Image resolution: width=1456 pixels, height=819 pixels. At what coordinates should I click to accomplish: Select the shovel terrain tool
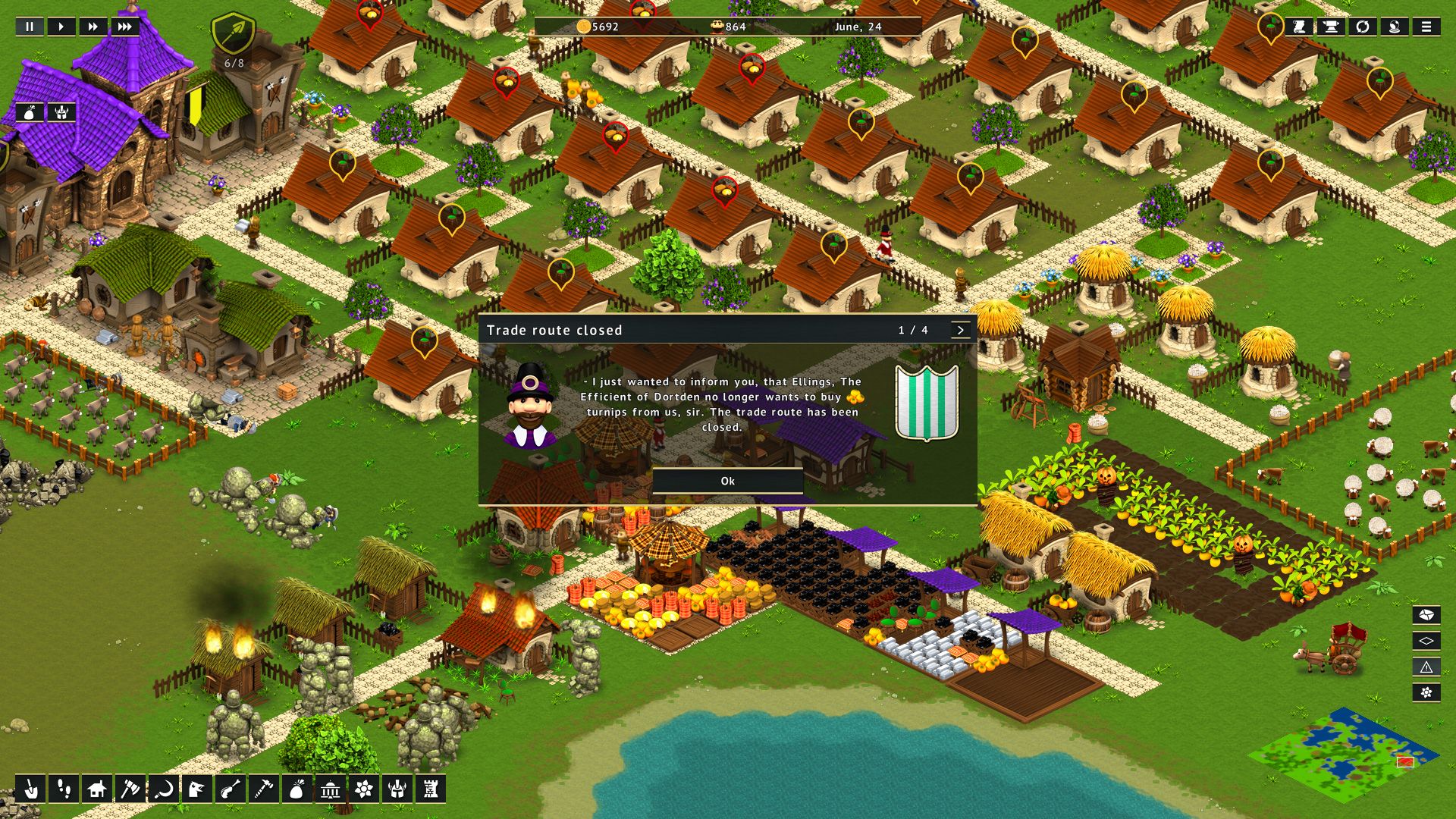[30, 789]
